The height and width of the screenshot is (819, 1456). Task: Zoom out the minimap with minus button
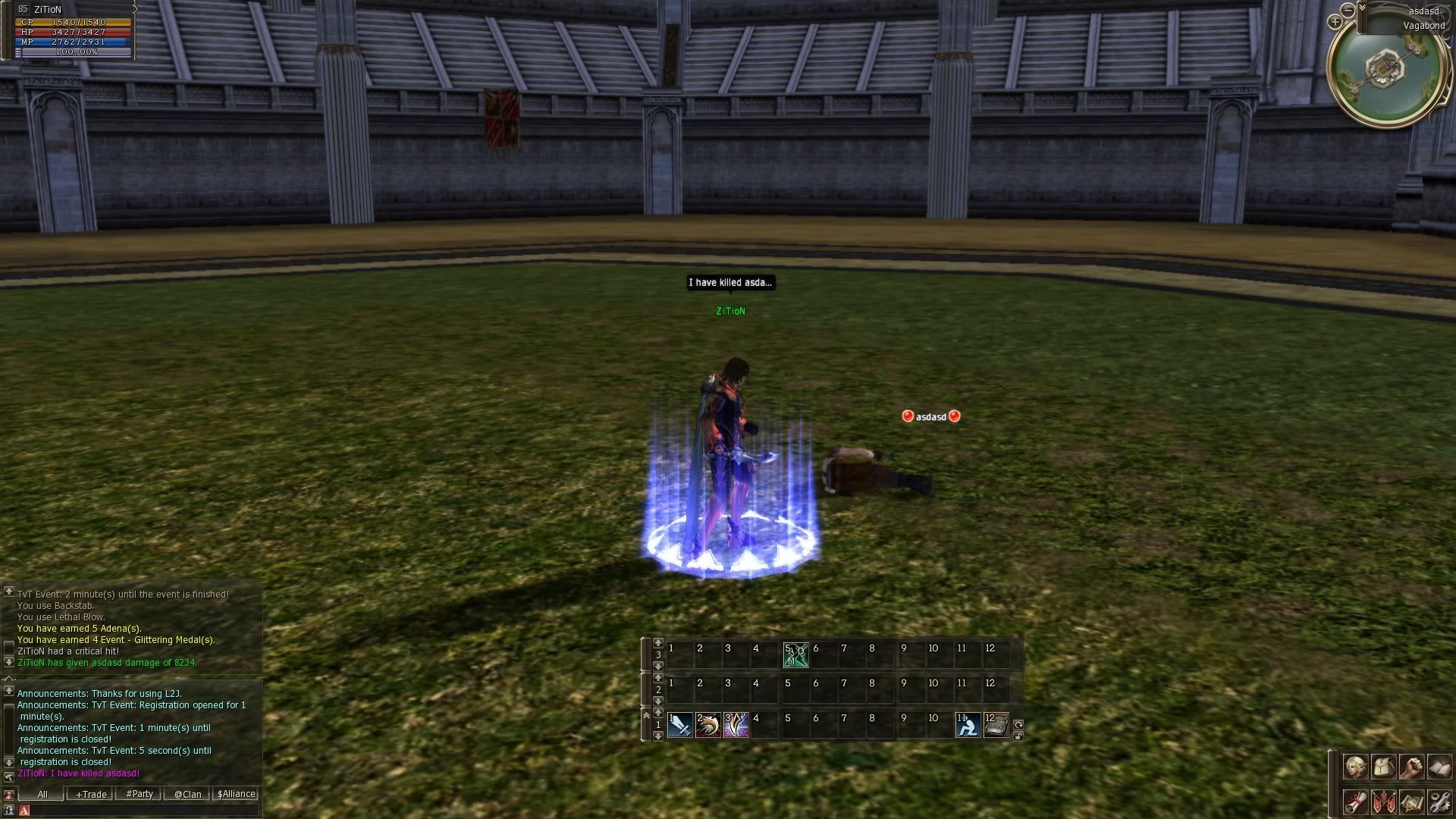click(1348, 10)
